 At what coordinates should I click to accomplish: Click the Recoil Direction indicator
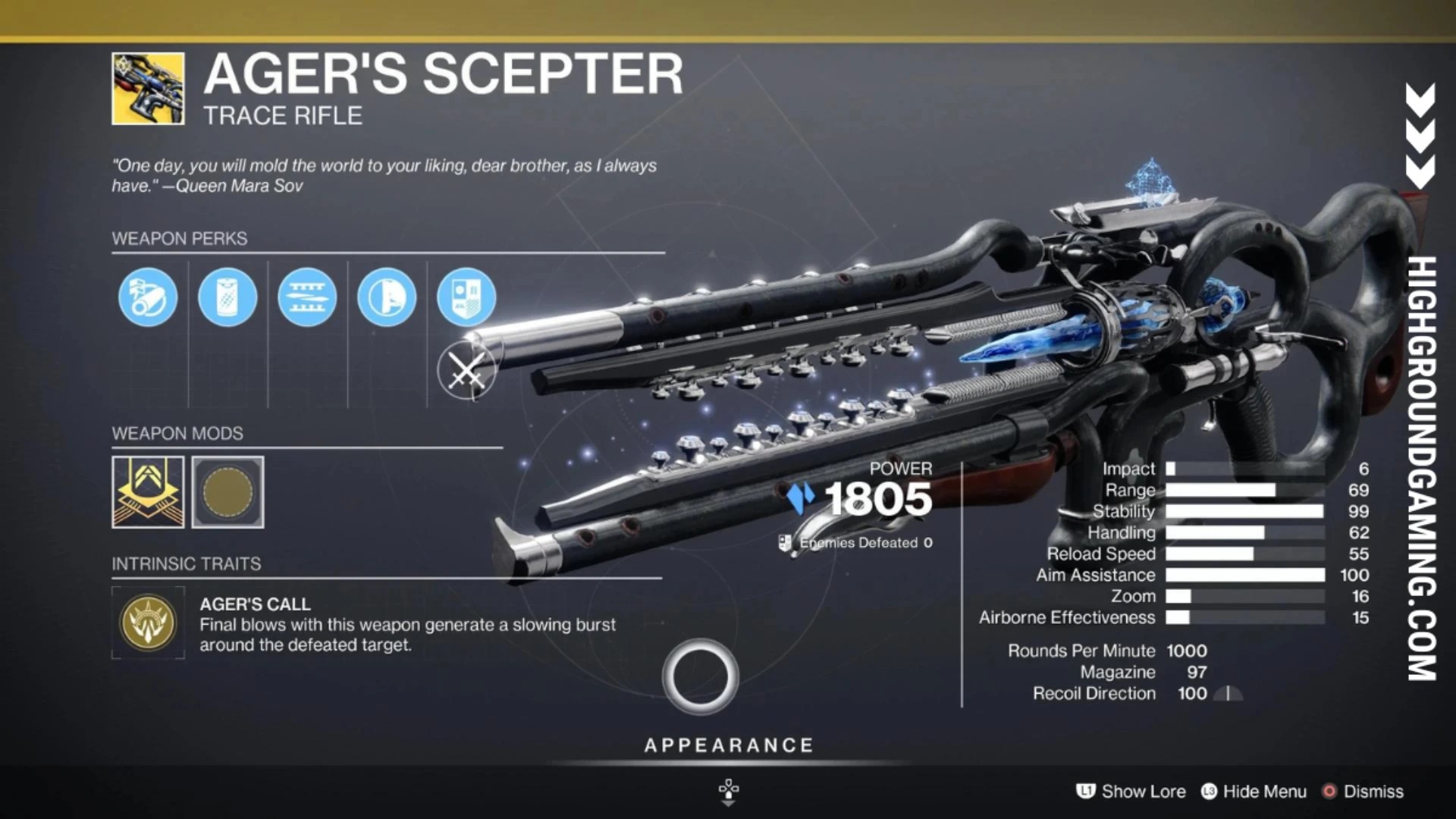tap(1227, 693)
